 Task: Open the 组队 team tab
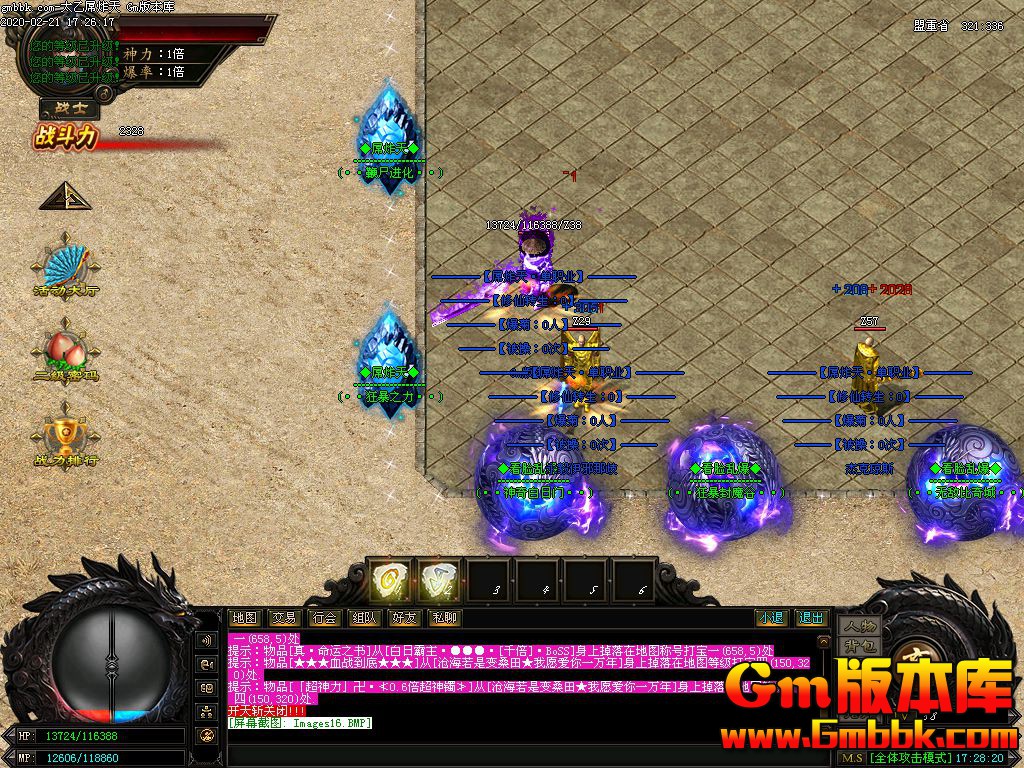tap(364, 618)
